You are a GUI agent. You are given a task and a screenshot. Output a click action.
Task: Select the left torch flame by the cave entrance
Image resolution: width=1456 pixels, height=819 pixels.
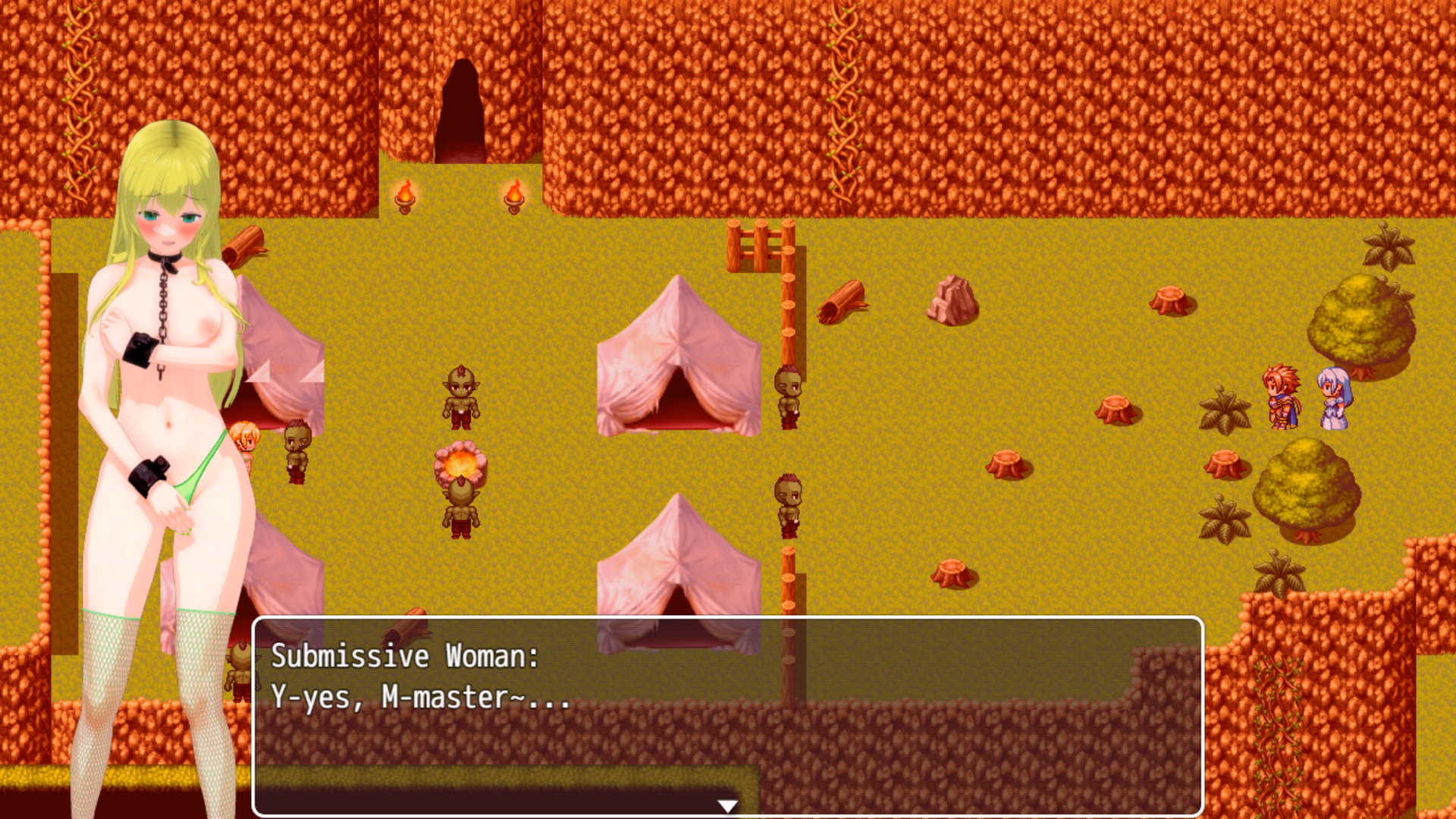407,193
